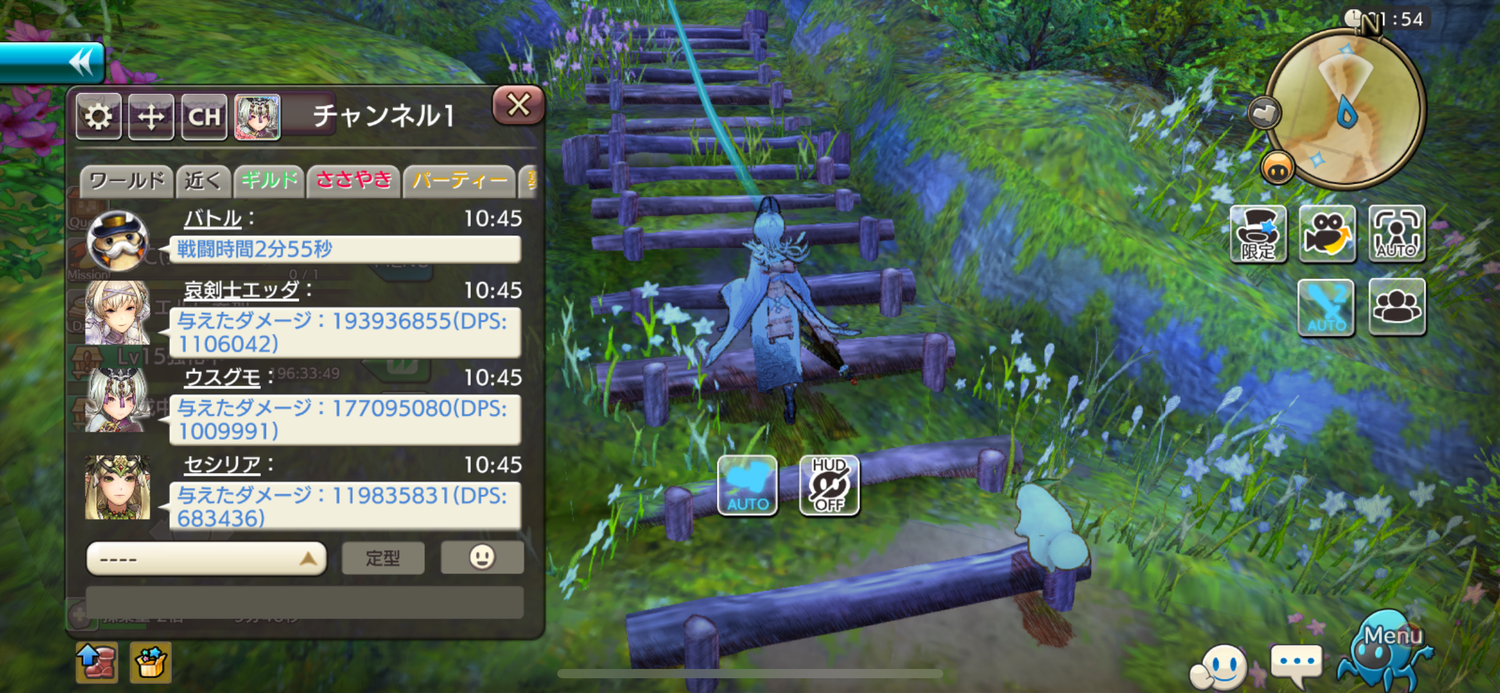Open the emoji smiley picker
1500x693 pixels.
coord(482,557)
